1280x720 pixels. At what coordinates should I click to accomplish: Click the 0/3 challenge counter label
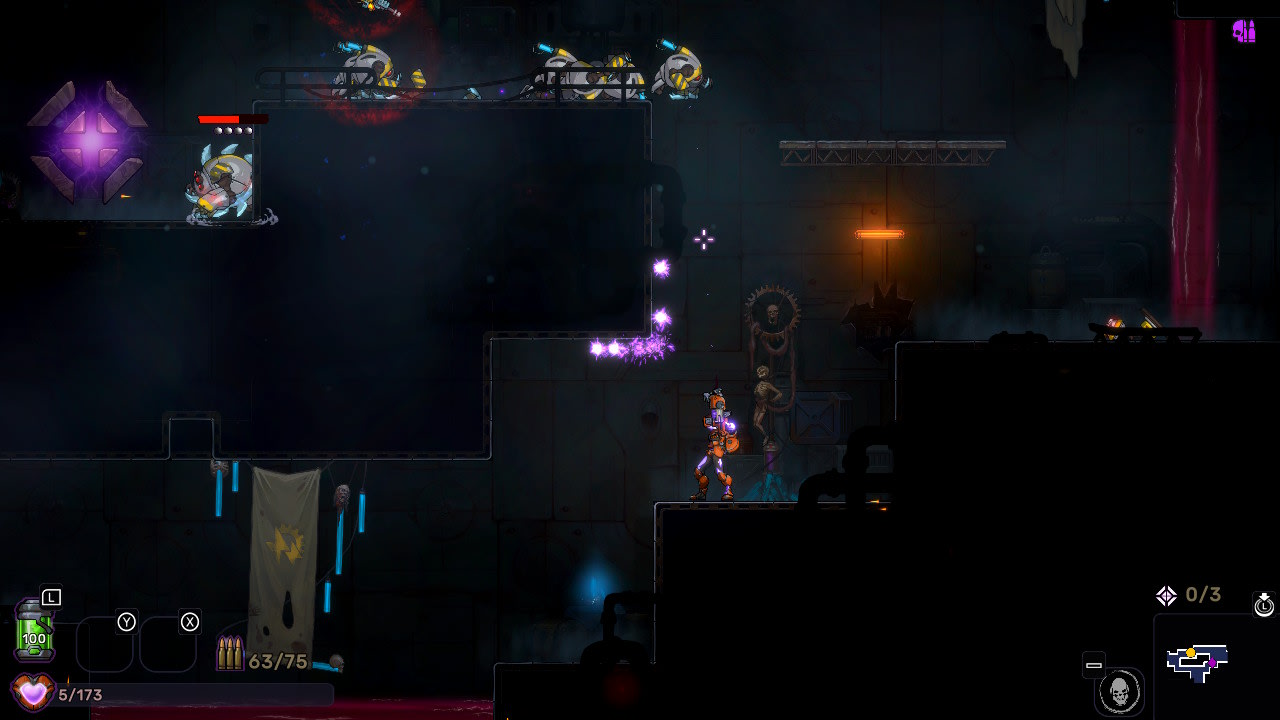(1205, 594)
